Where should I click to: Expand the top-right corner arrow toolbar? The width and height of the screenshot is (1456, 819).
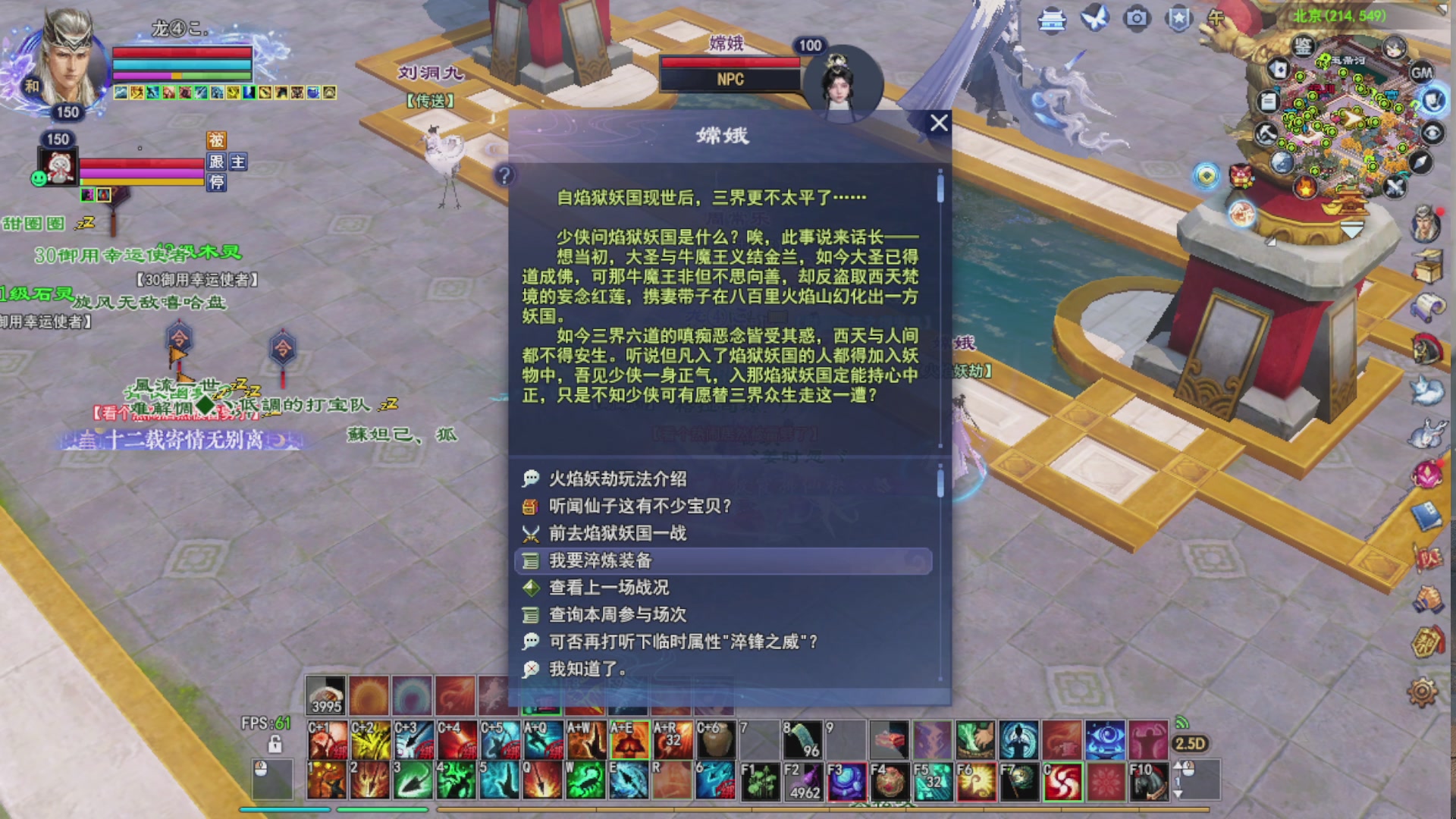coord(1445,9)
